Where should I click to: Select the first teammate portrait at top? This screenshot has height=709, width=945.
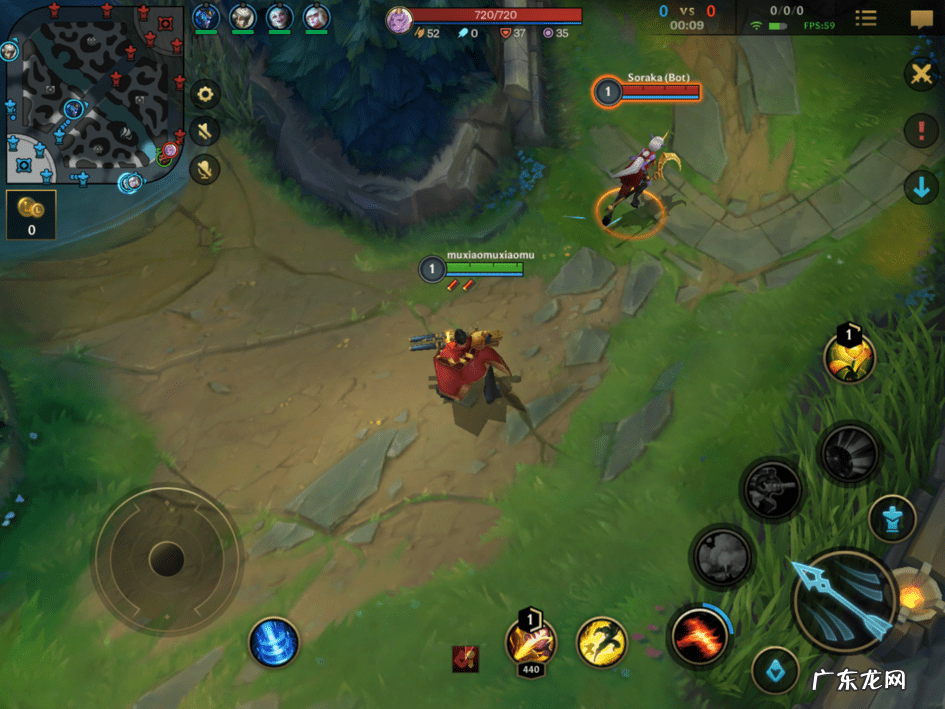(x=206, y=17)
